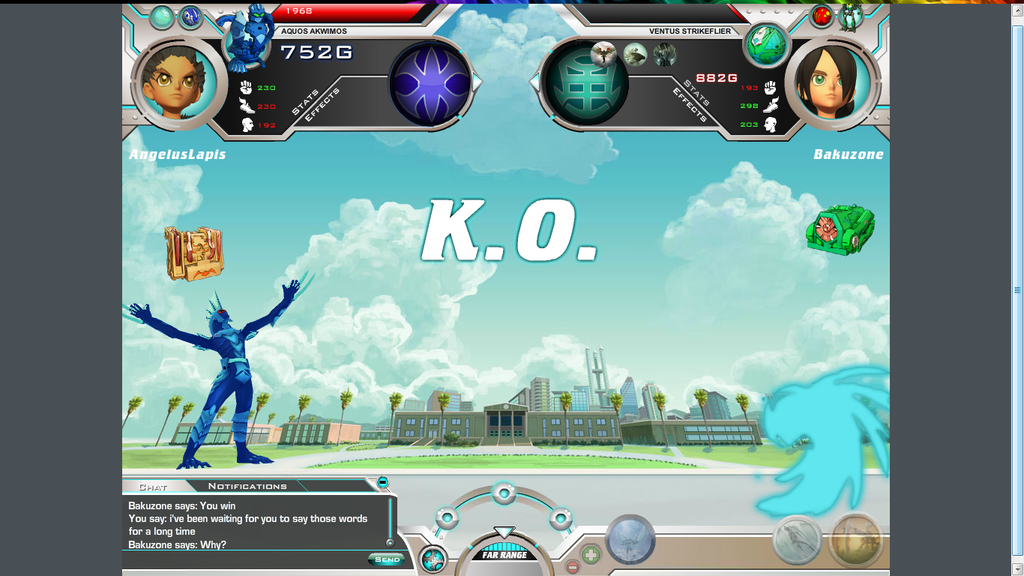Show Bakuzone's Stats tab
The image size is (1024, 576).
coord(696,92)
